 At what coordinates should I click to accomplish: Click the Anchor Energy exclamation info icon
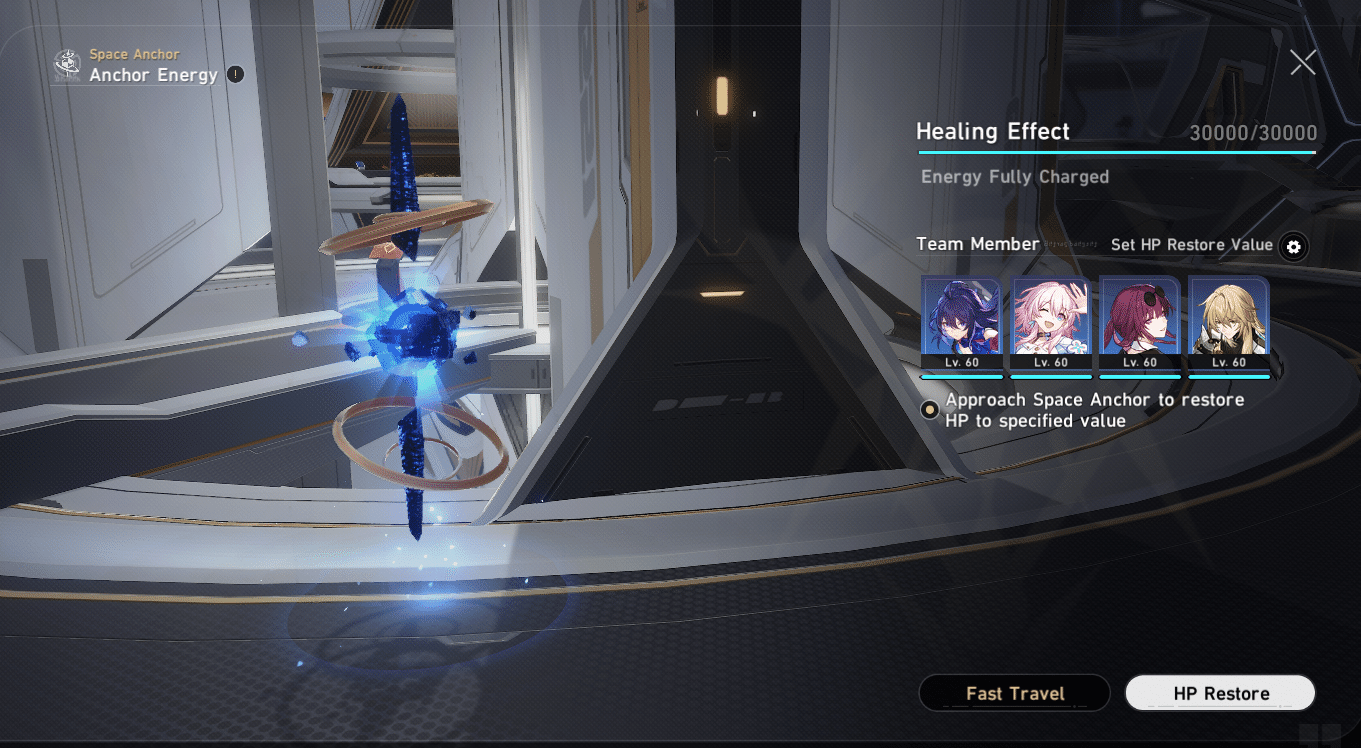[236, 74]
